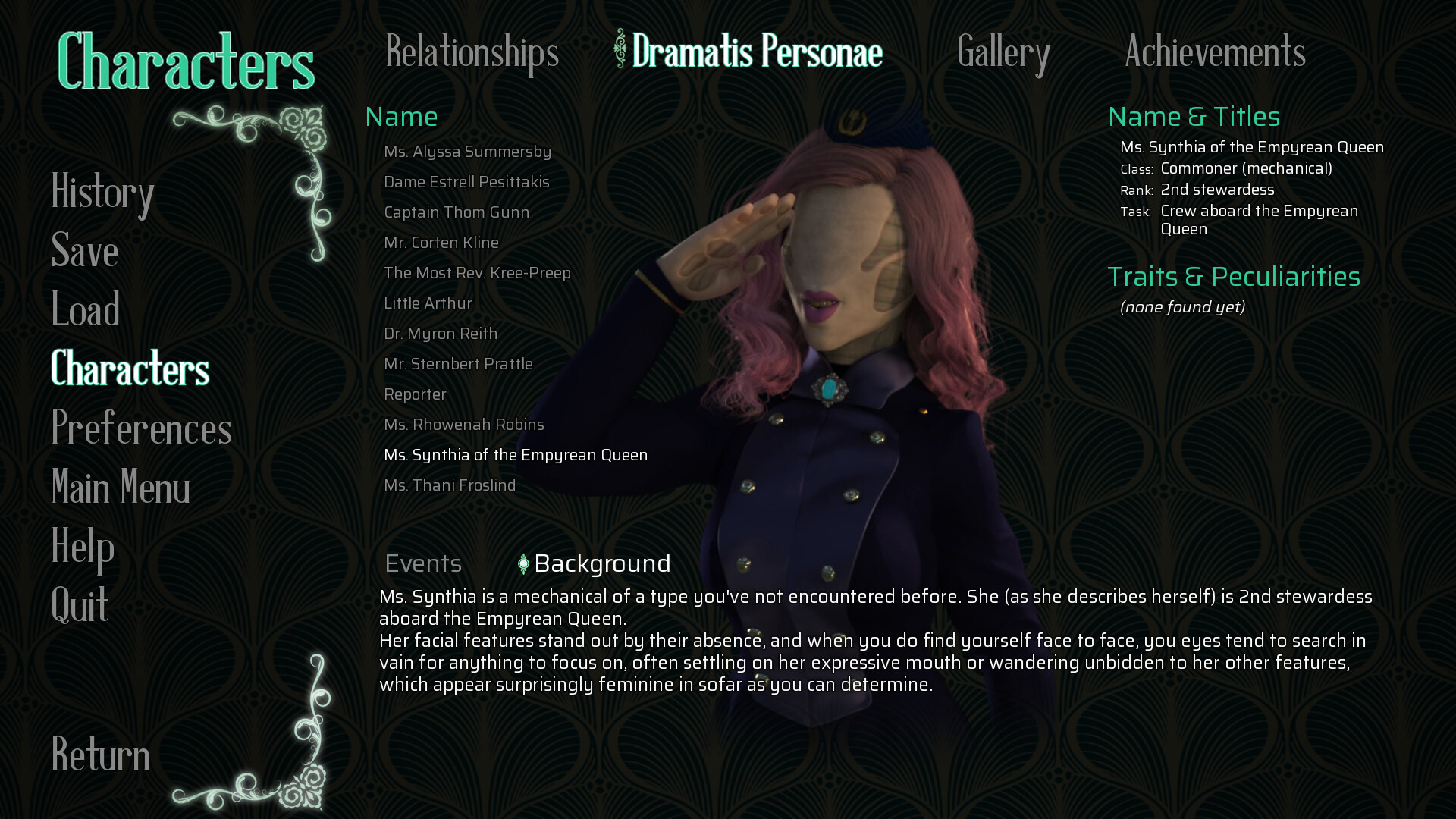Screen dimensions: 1456x819
Task: Open the Load menu
Action: click(85, 310)
